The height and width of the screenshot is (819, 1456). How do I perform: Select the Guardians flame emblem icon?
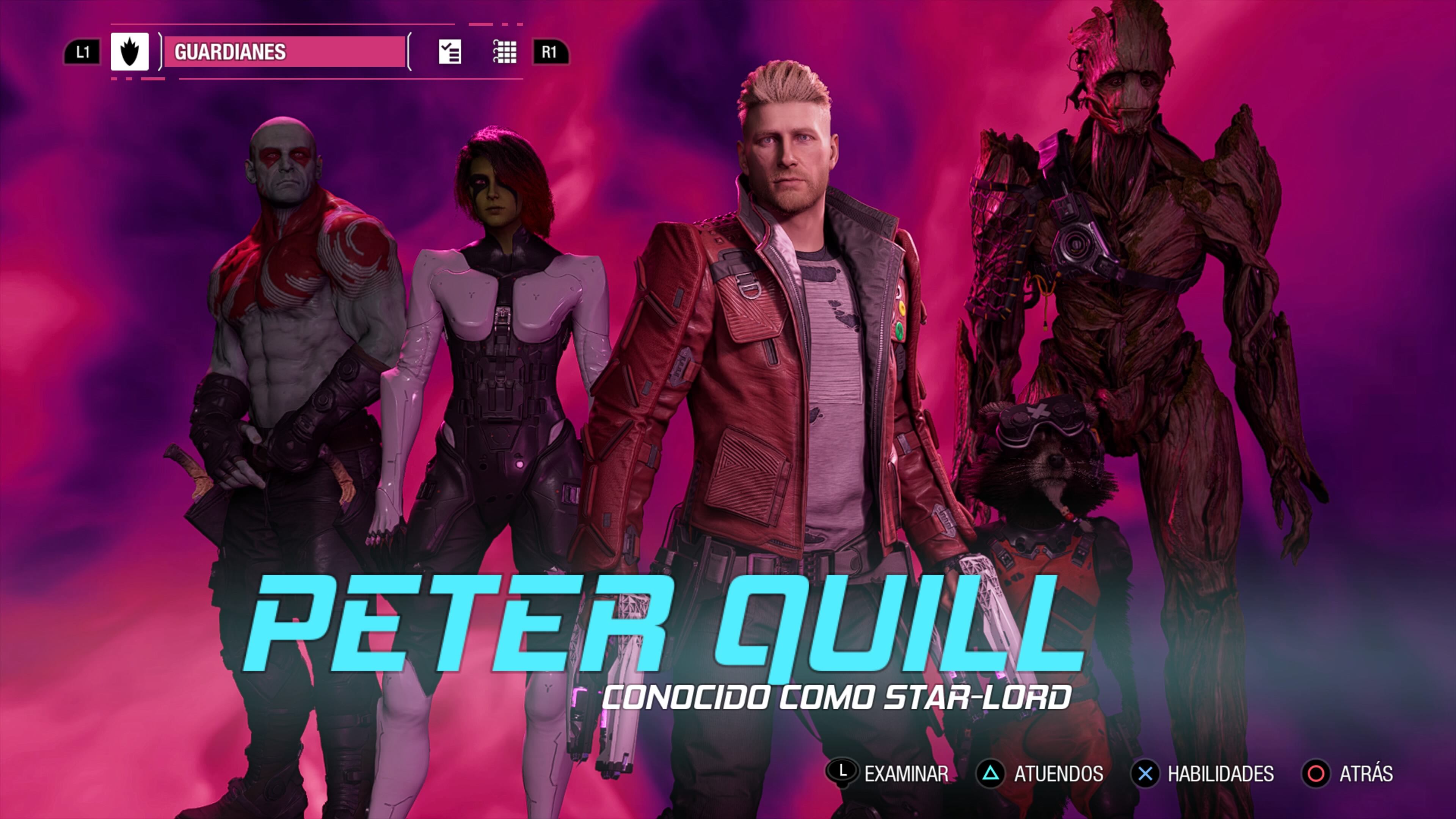click(x=129, y=53)
